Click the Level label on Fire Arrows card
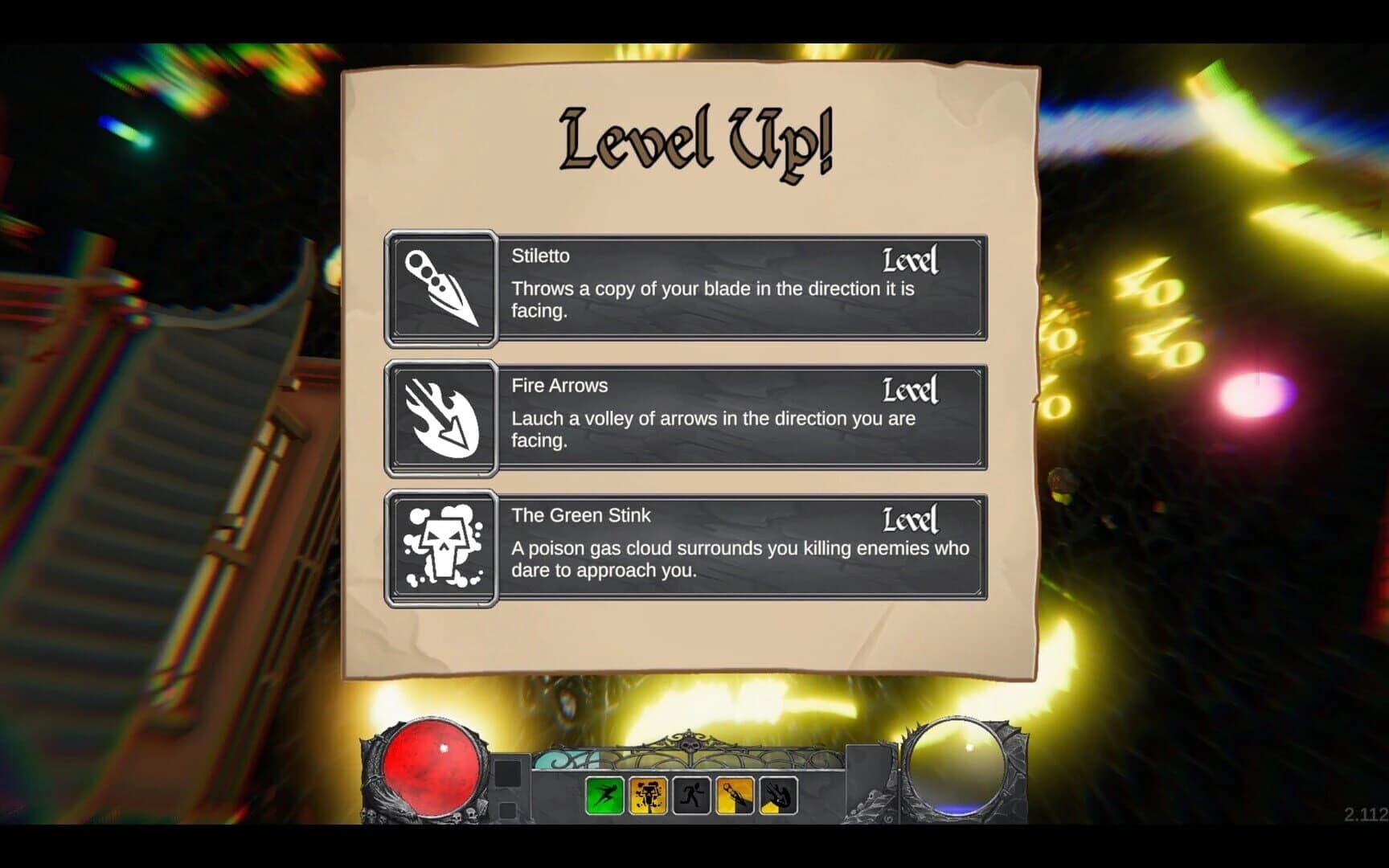The image size is (1389, 868). pyautogui.click(x=909, y=391)
